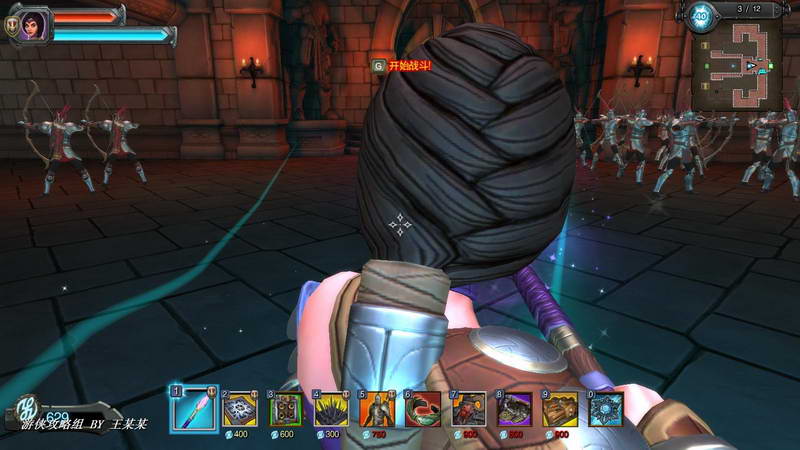This screenshot has height=450, width=800.
Task: Choose the green coiled item in slot 6
Action: (x=422, y=409)
